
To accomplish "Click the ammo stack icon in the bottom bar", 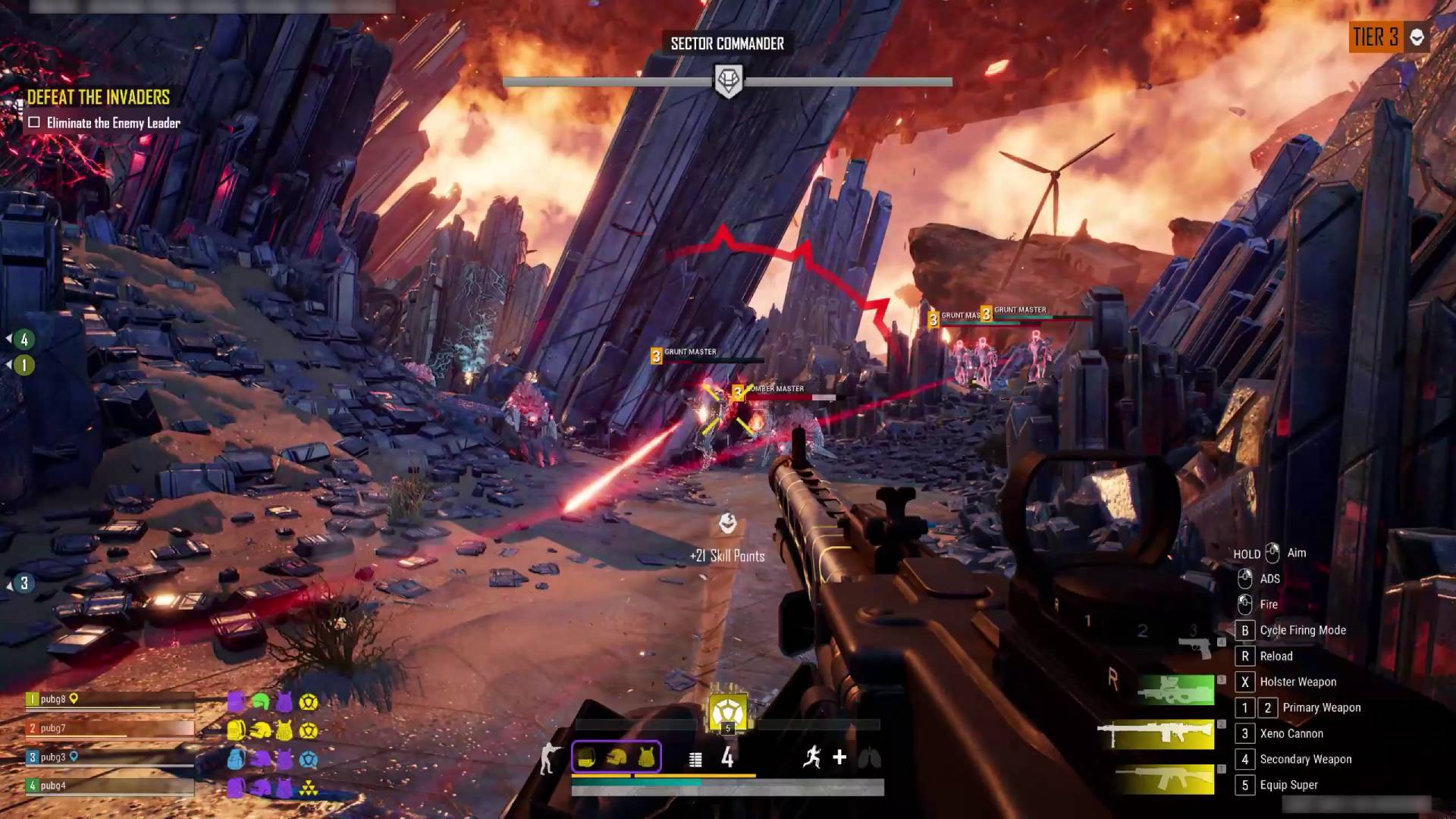I will click(695, 759).
